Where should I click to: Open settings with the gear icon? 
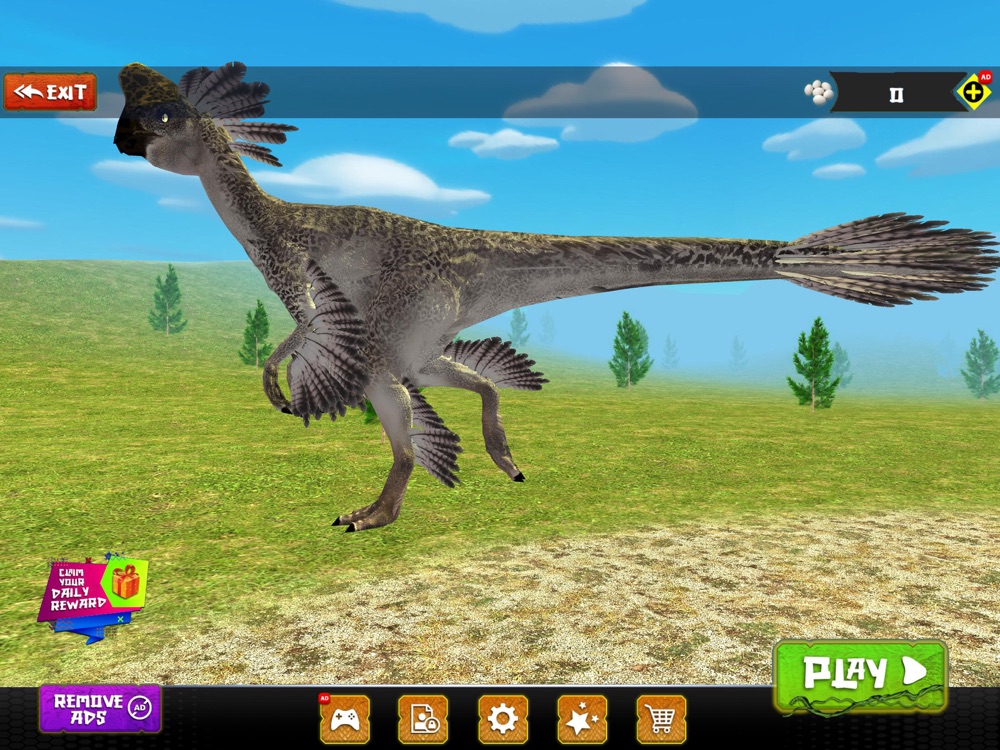point(502,719)
